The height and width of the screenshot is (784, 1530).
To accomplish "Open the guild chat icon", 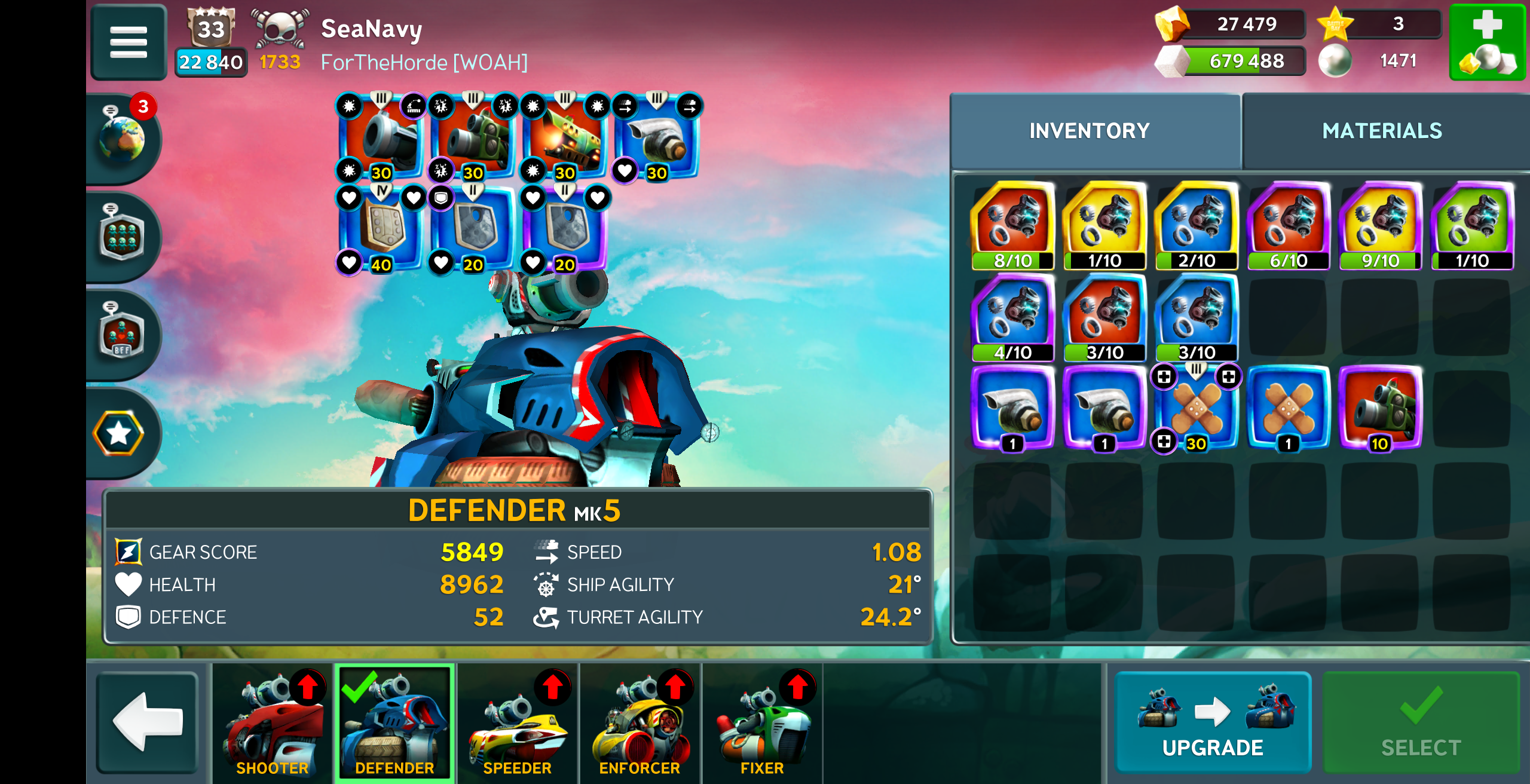I will 122,237.
